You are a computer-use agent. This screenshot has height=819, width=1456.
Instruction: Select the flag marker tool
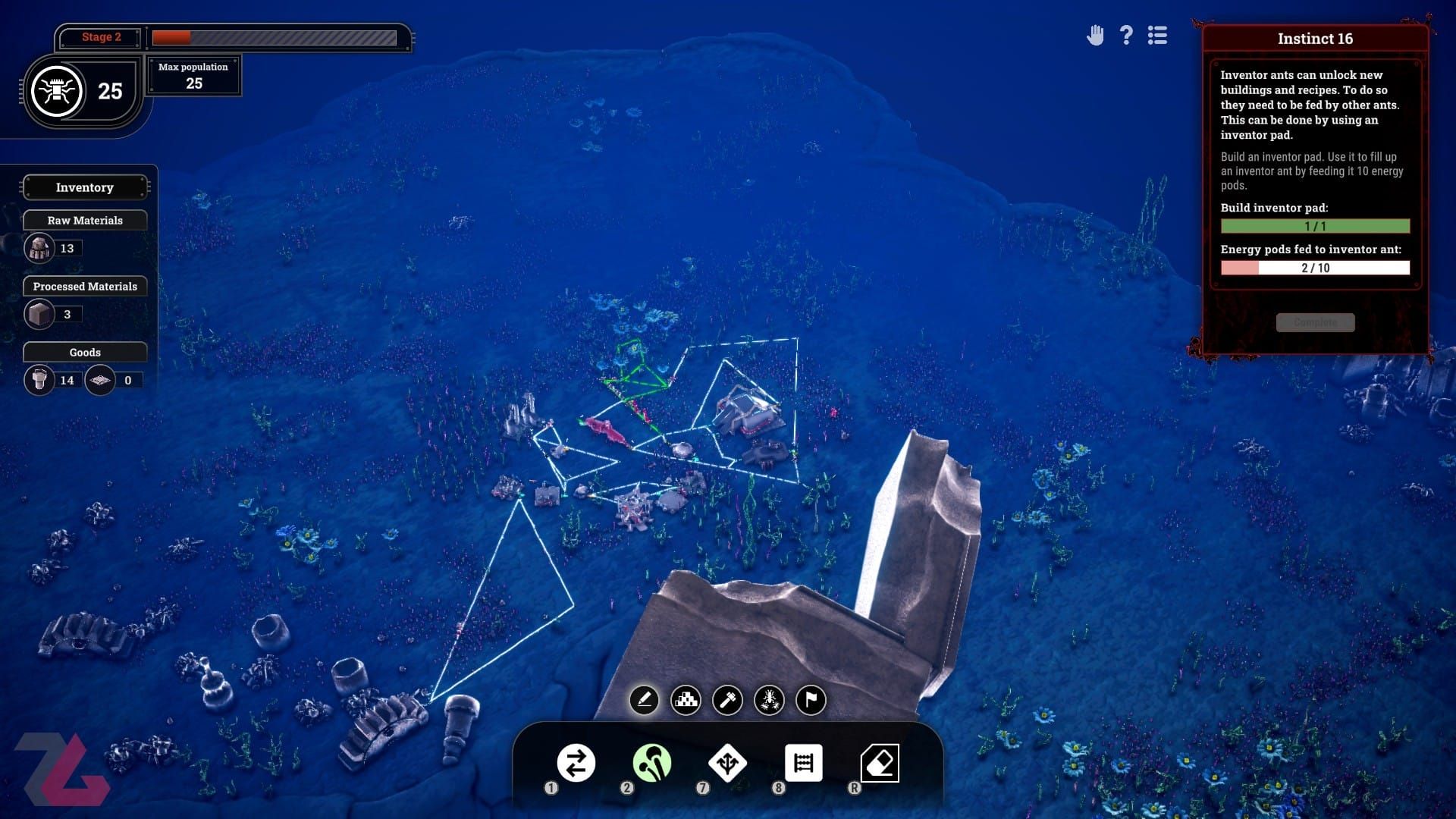[811, 699]
